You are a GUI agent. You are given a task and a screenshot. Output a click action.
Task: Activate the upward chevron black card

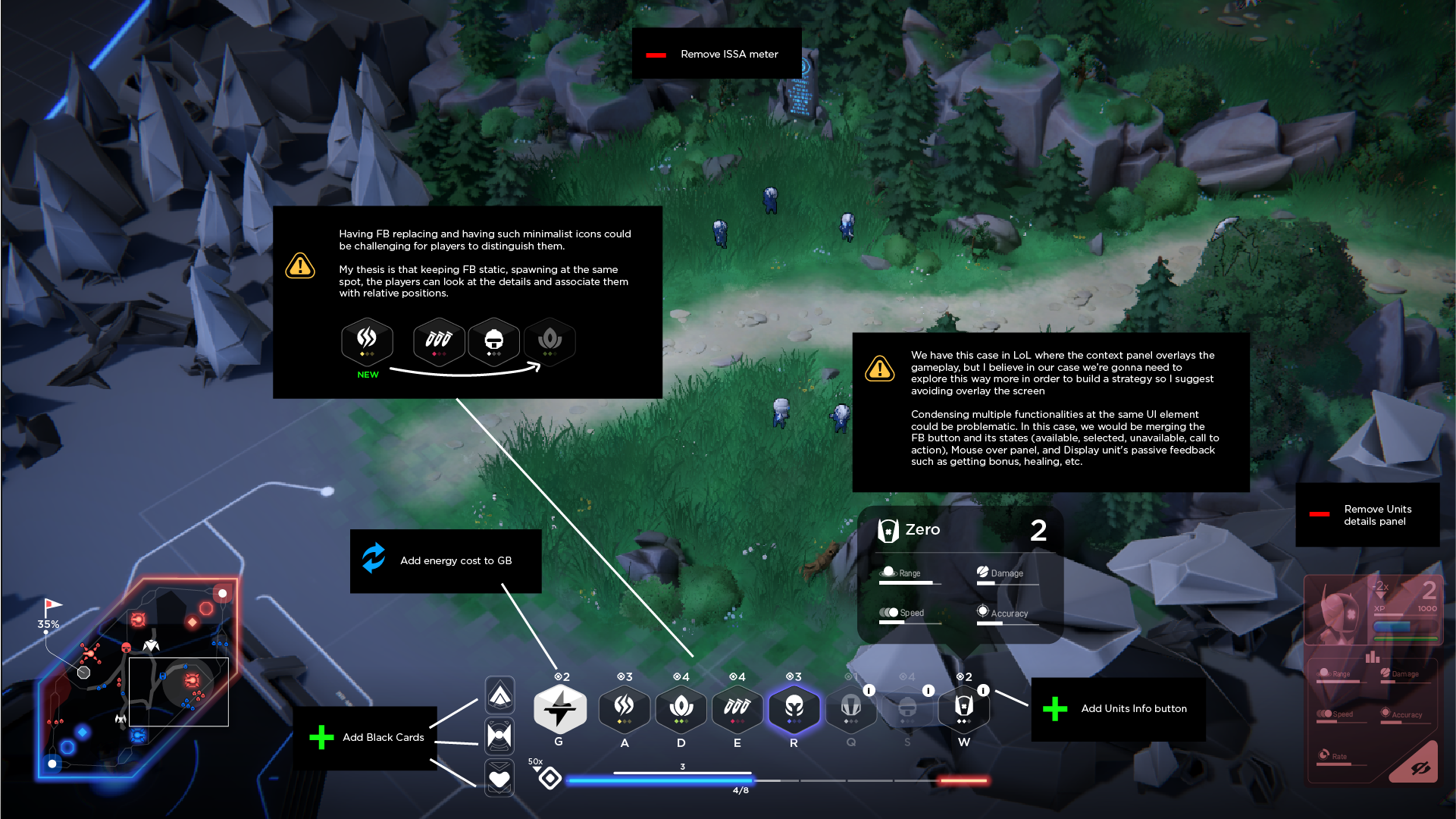pyautogui.click(x=499, y=695)
